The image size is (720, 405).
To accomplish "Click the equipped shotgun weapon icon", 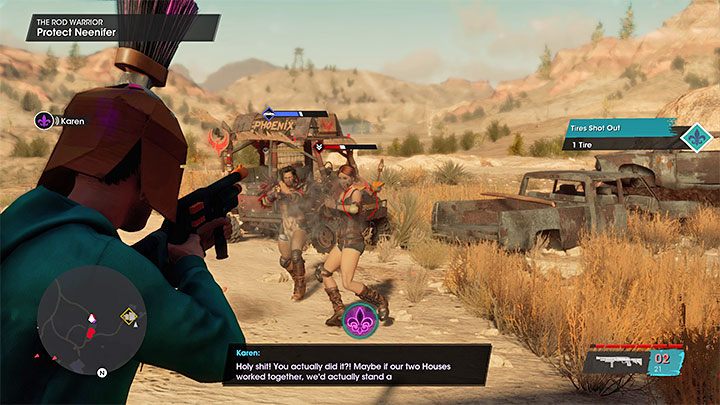I will pos(615,363).
